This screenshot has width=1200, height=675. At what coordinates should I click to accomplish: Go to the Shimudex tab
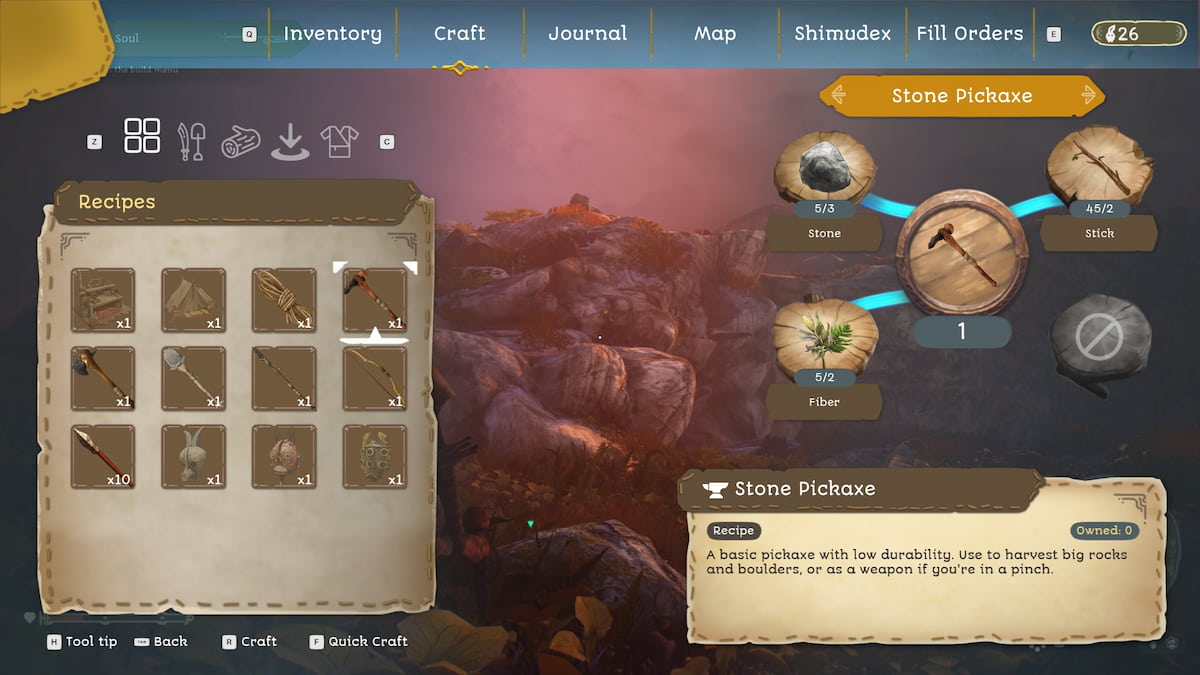click(x=842, y=33)
